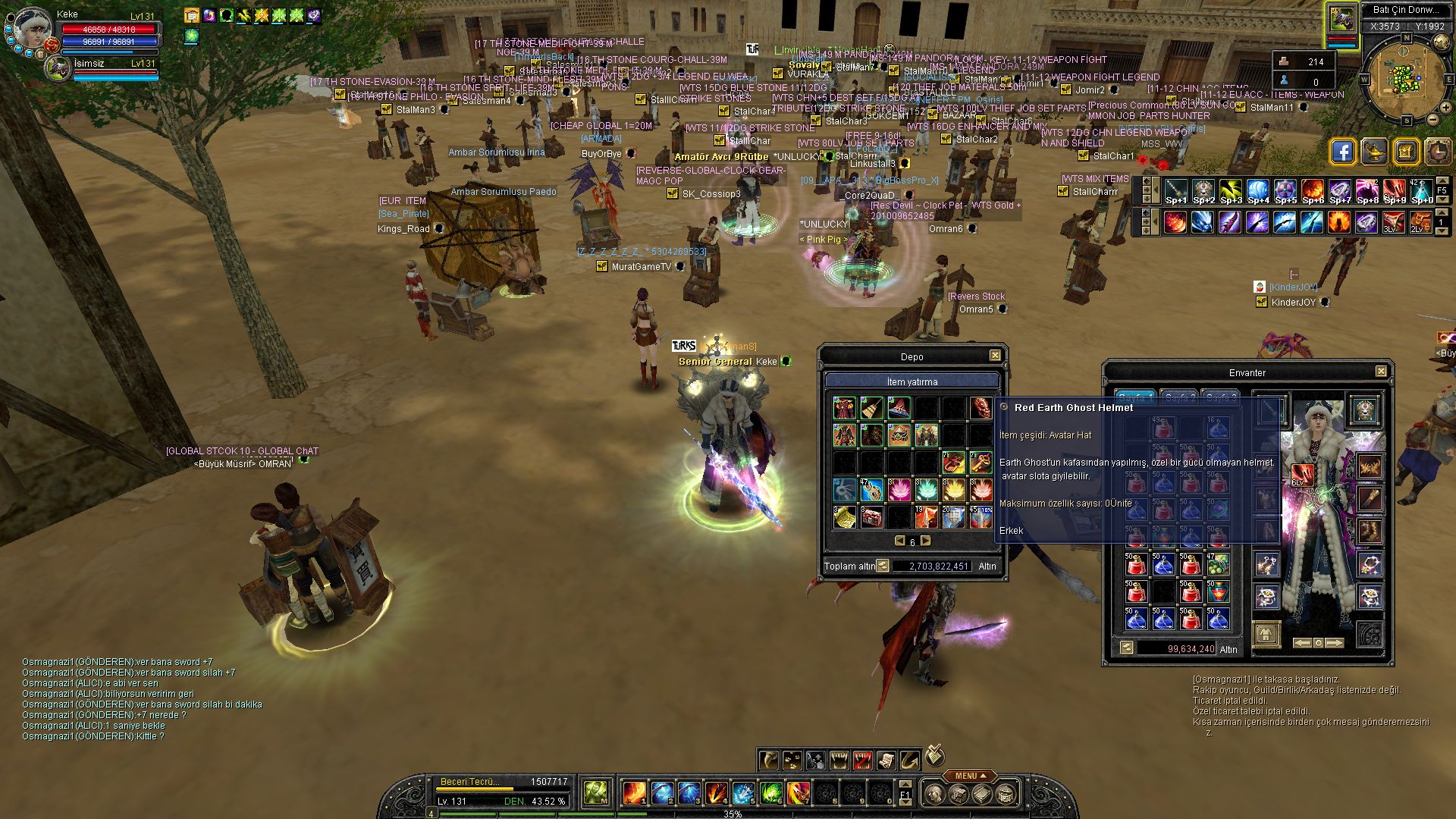Go to the previous Depo storage page

tap(899, 541)
